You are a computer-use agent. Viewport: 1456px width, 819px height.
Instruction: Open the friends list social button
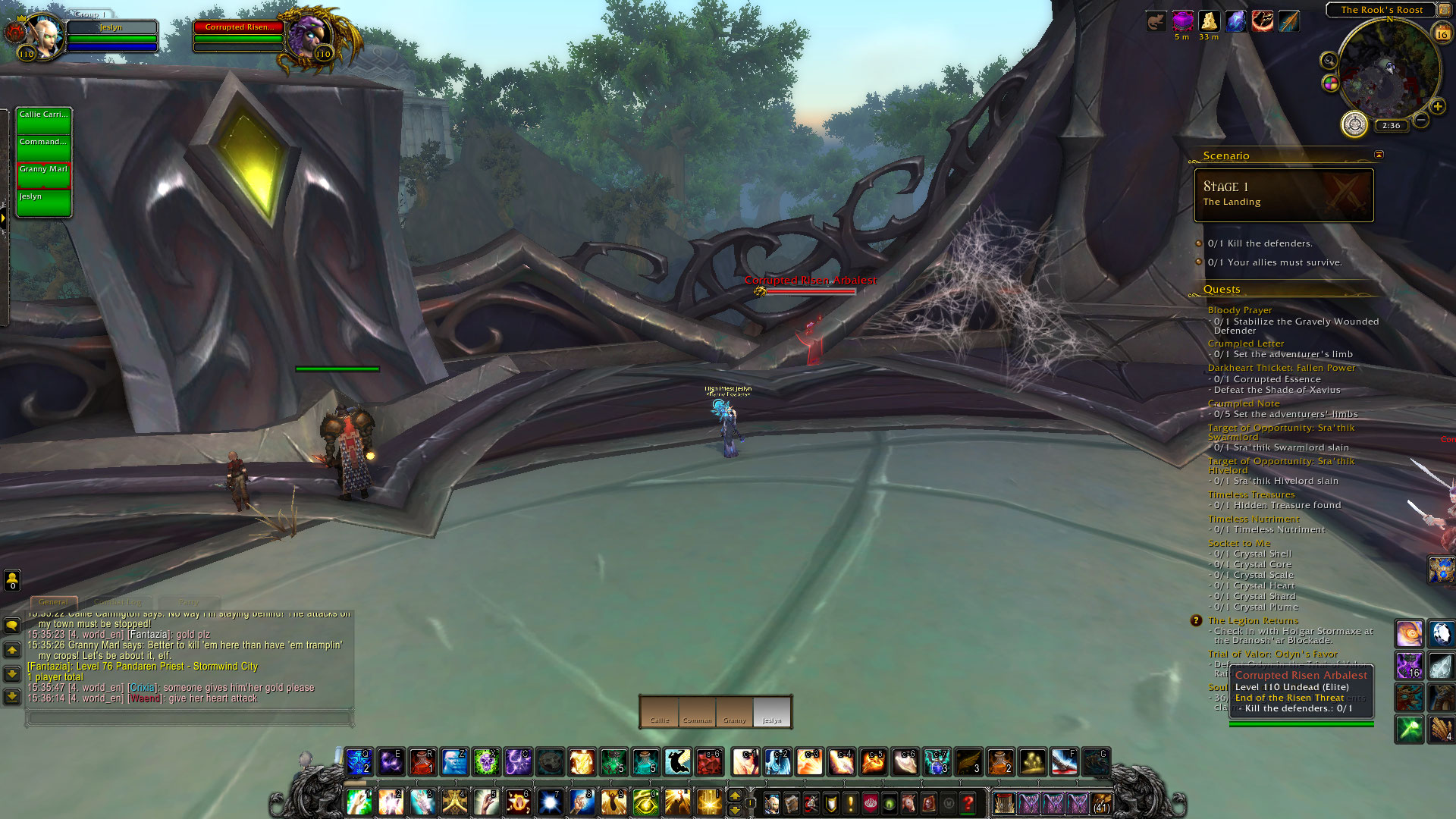pos(12,580)
